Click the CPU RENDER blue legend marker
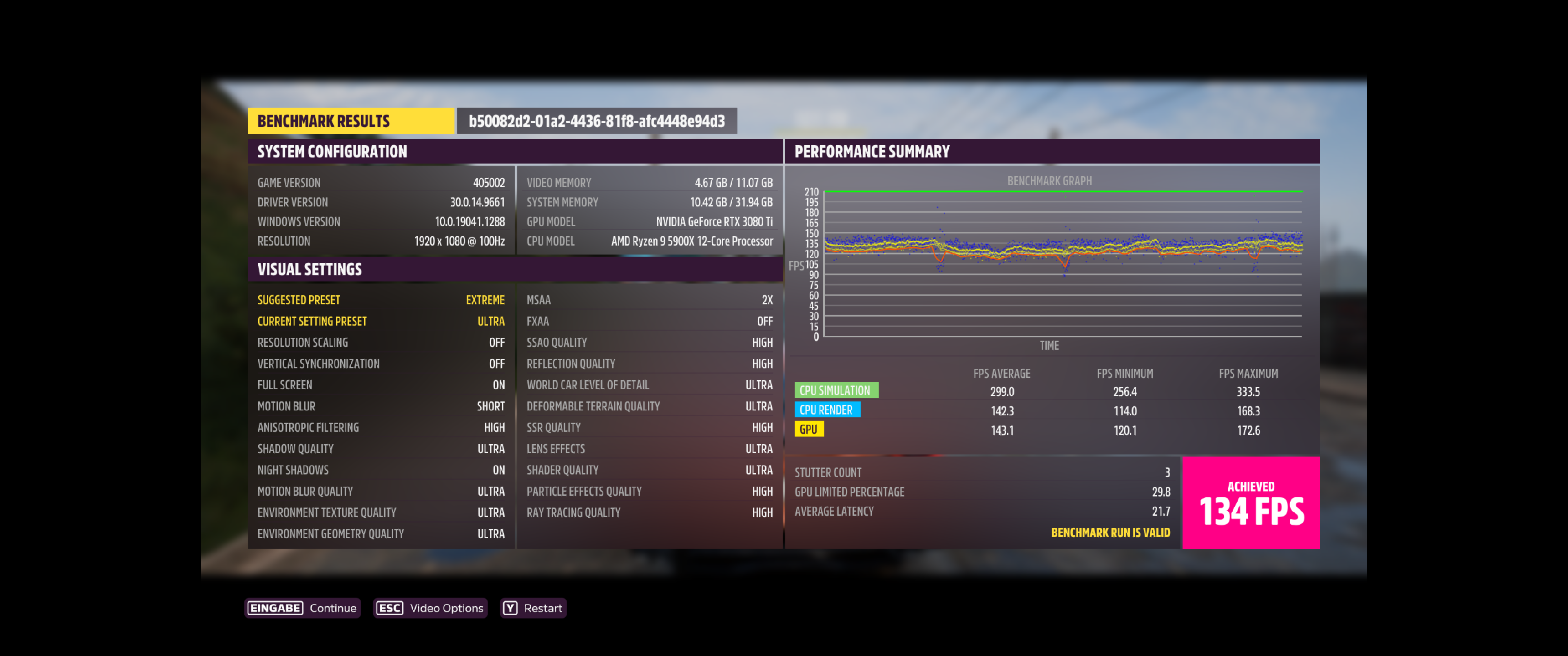This screenshot has height=656, width=1568. coord(826,410)
